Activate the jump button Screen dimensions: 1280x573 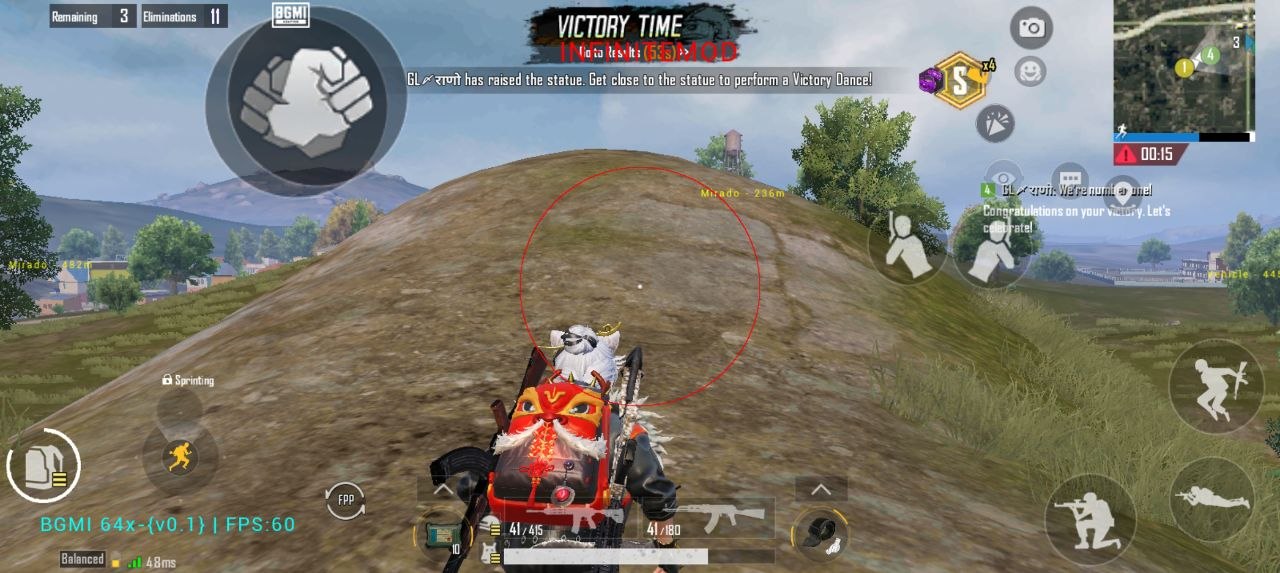tap(1216, 385)
